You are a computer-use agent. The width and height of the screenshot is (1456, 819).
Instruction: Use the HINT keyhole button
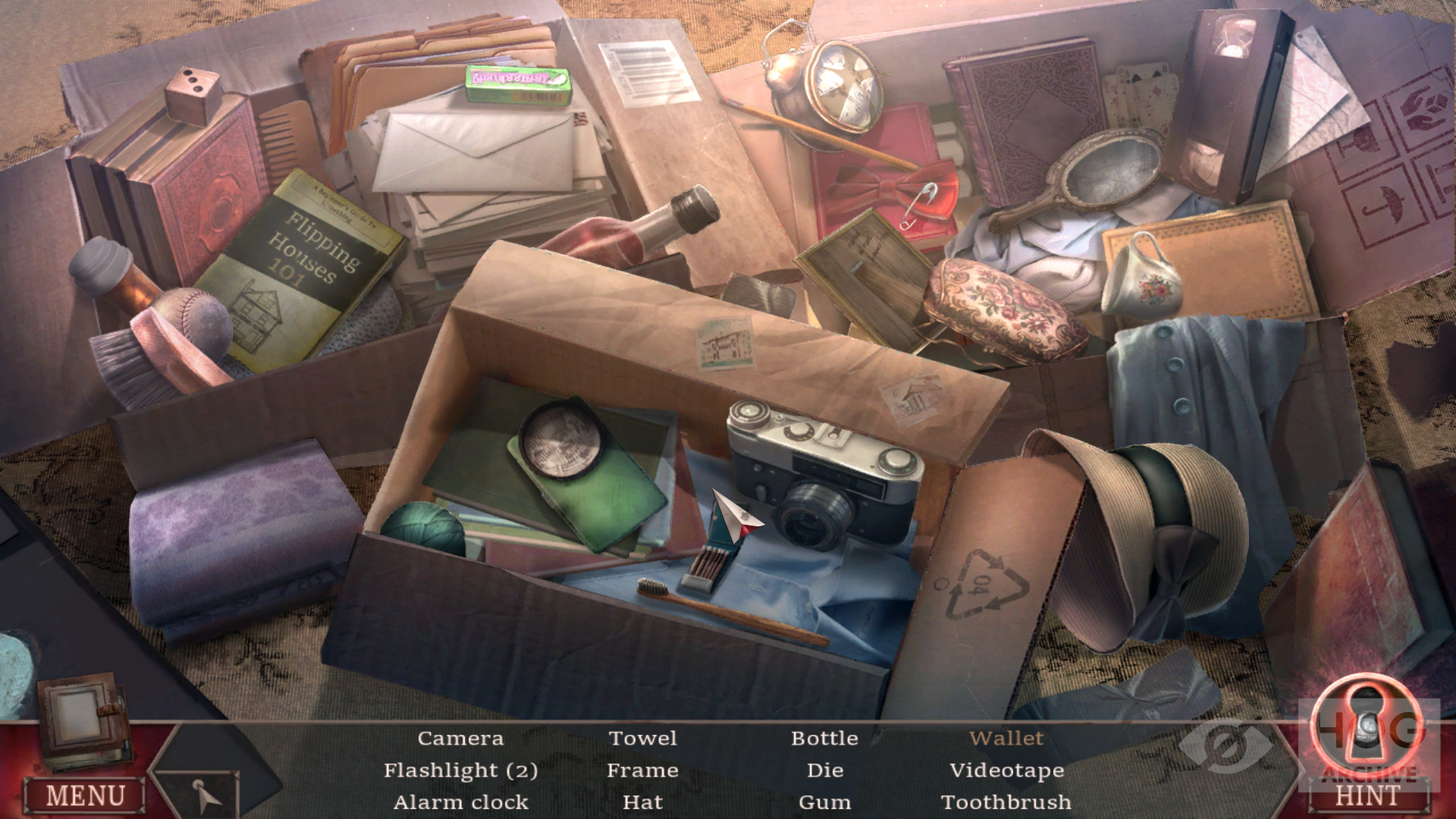click(1369, 747)
